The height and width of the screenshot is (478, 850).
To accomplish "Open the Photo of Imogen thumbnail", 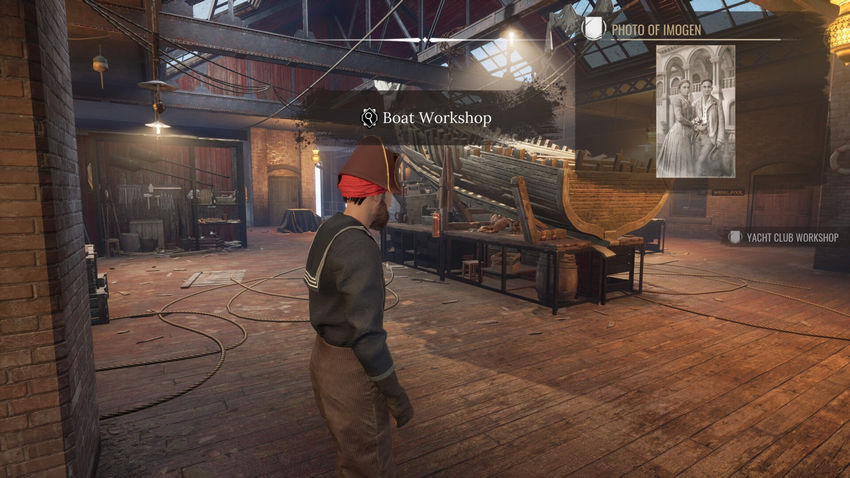I will (x=695, y=111).
